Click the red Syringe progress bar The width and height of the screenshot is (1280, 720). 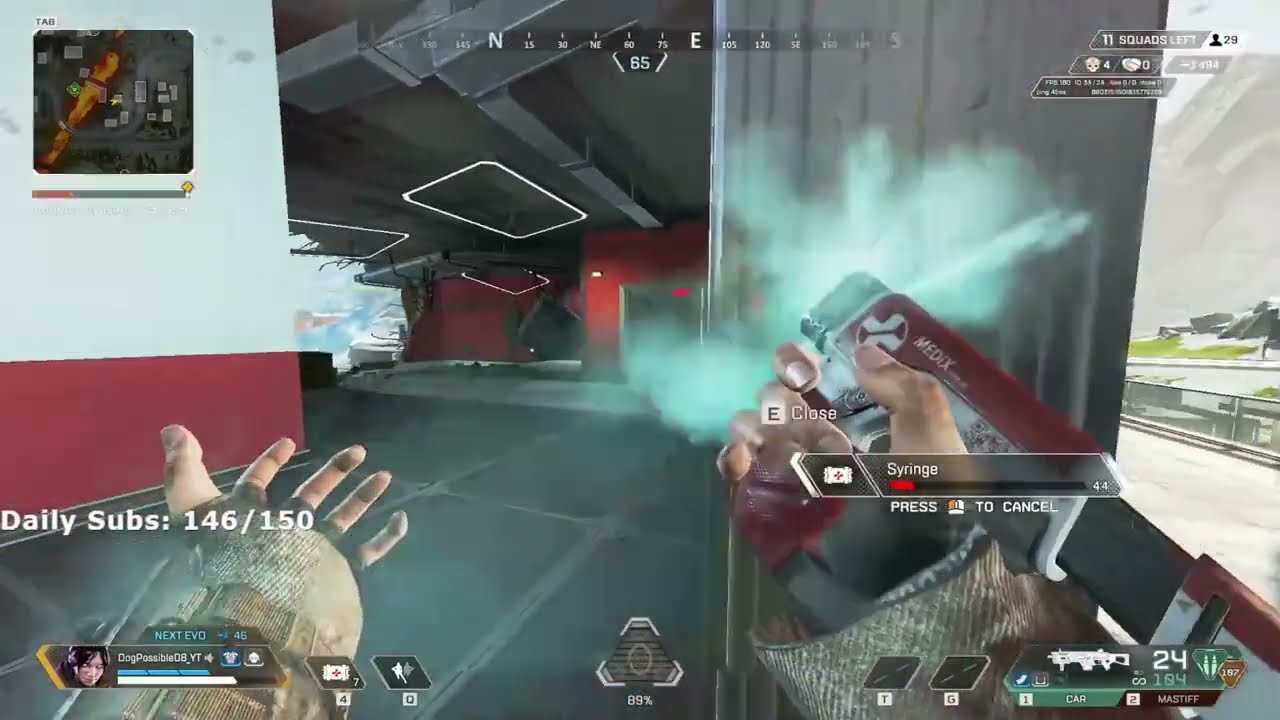coord(900,484)
